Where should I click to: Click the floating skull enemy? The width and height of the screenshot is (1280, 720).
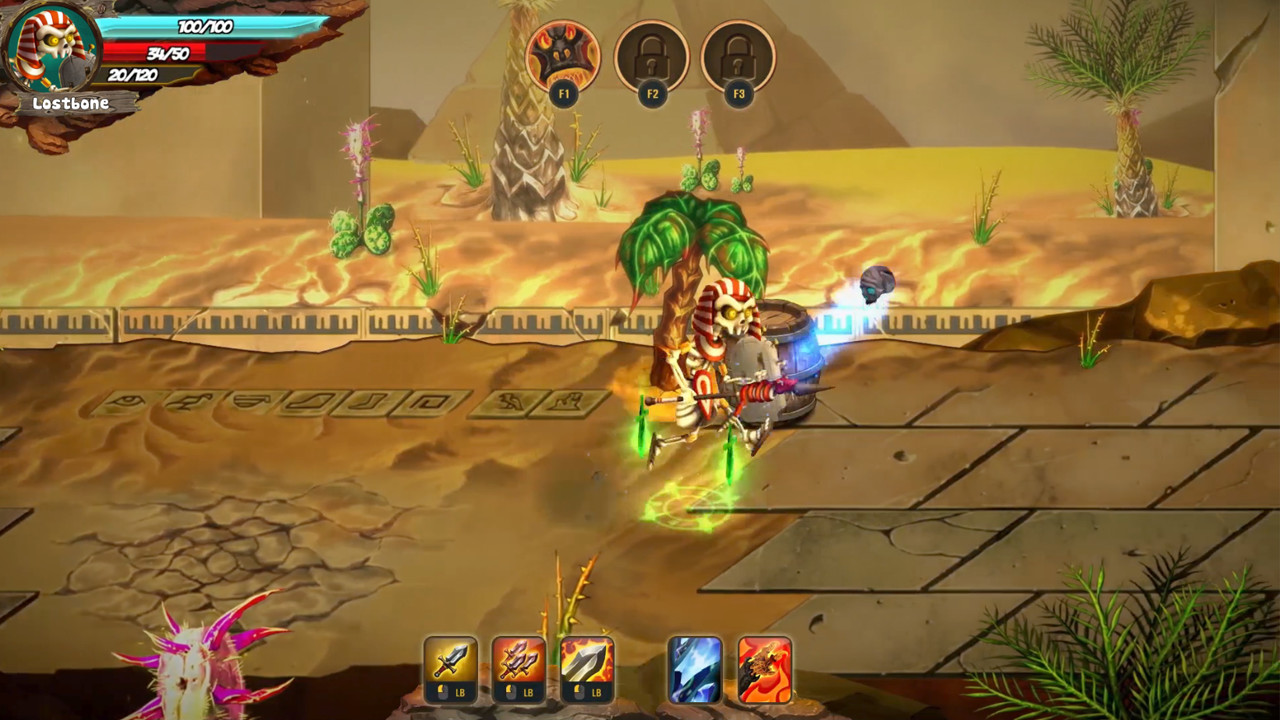pyautogui.click(x=880, y=285)
